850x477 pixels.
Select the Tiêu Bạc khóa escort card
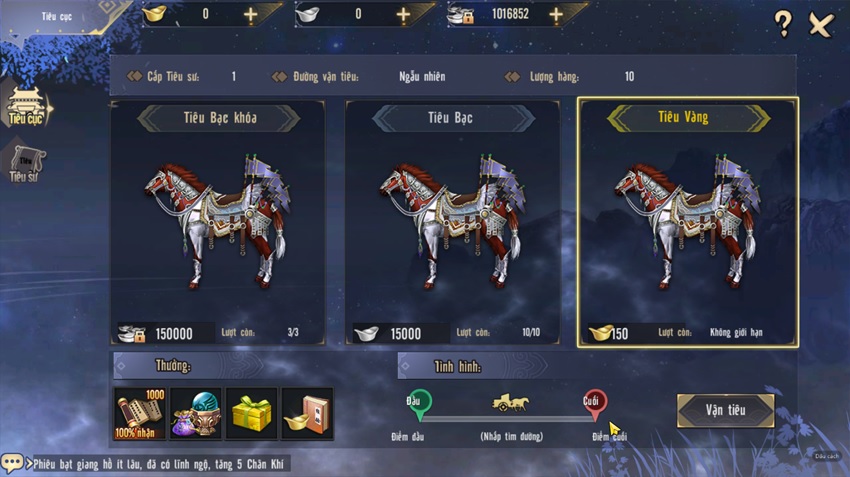click(218, 222)
